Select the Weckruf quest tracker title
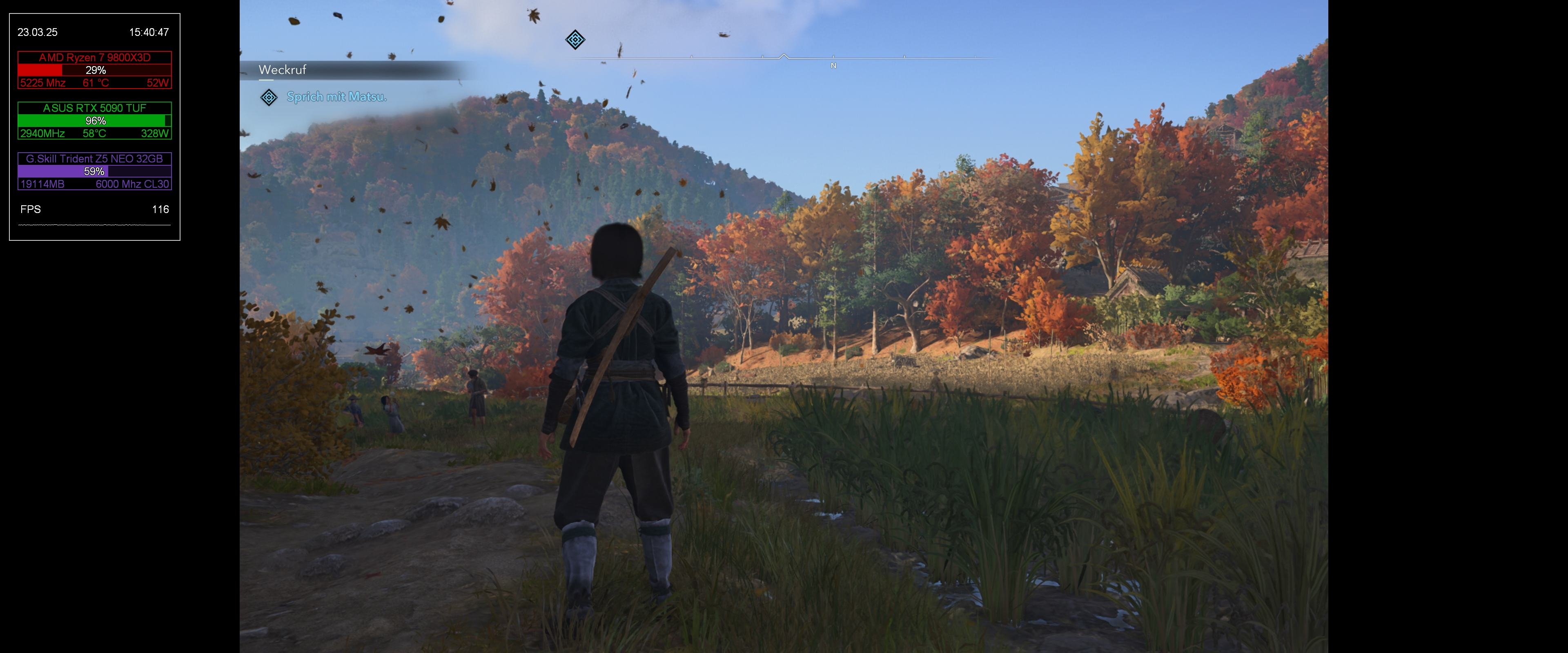1568x653 pixels. click(x=283, y=70)
